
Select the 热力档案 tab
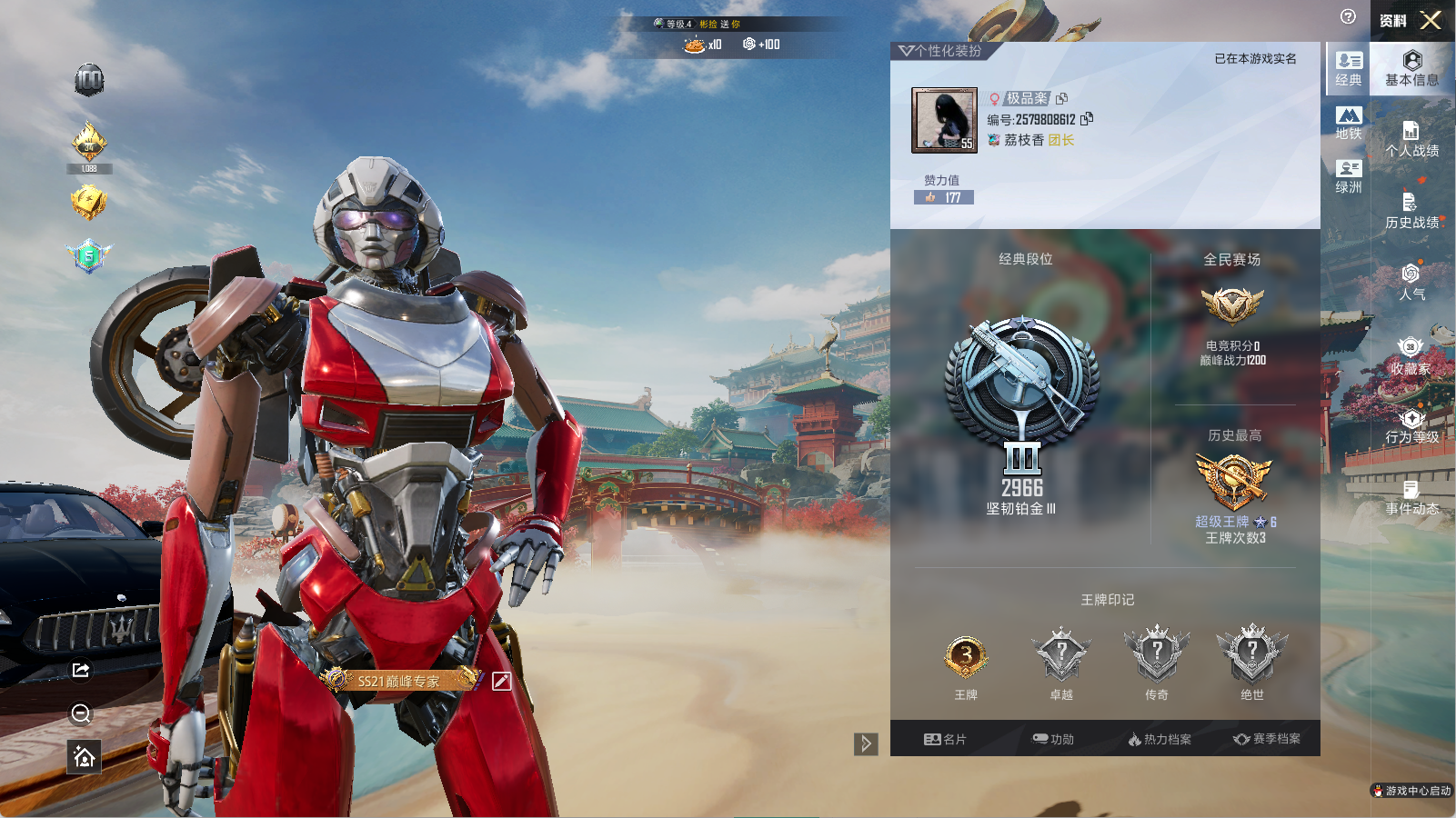(1160, 739)
